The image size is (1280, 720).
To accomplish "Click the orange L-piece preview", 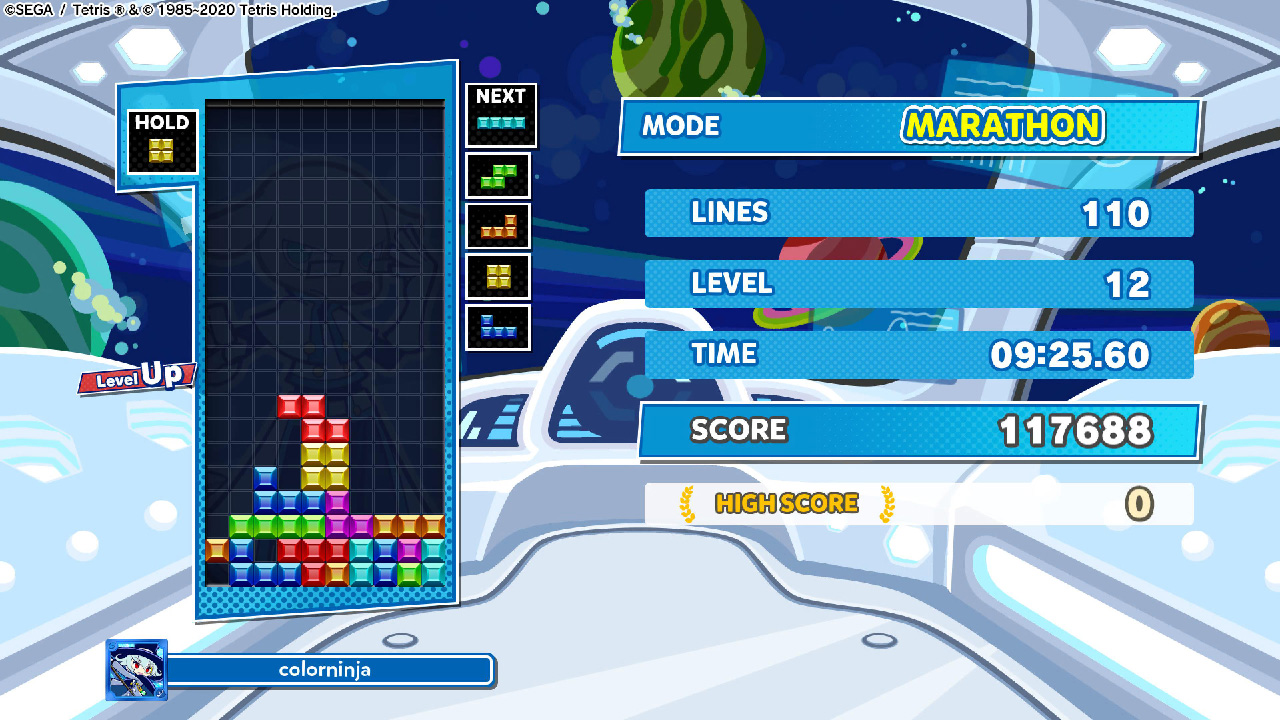I will (x=500, y=227).
